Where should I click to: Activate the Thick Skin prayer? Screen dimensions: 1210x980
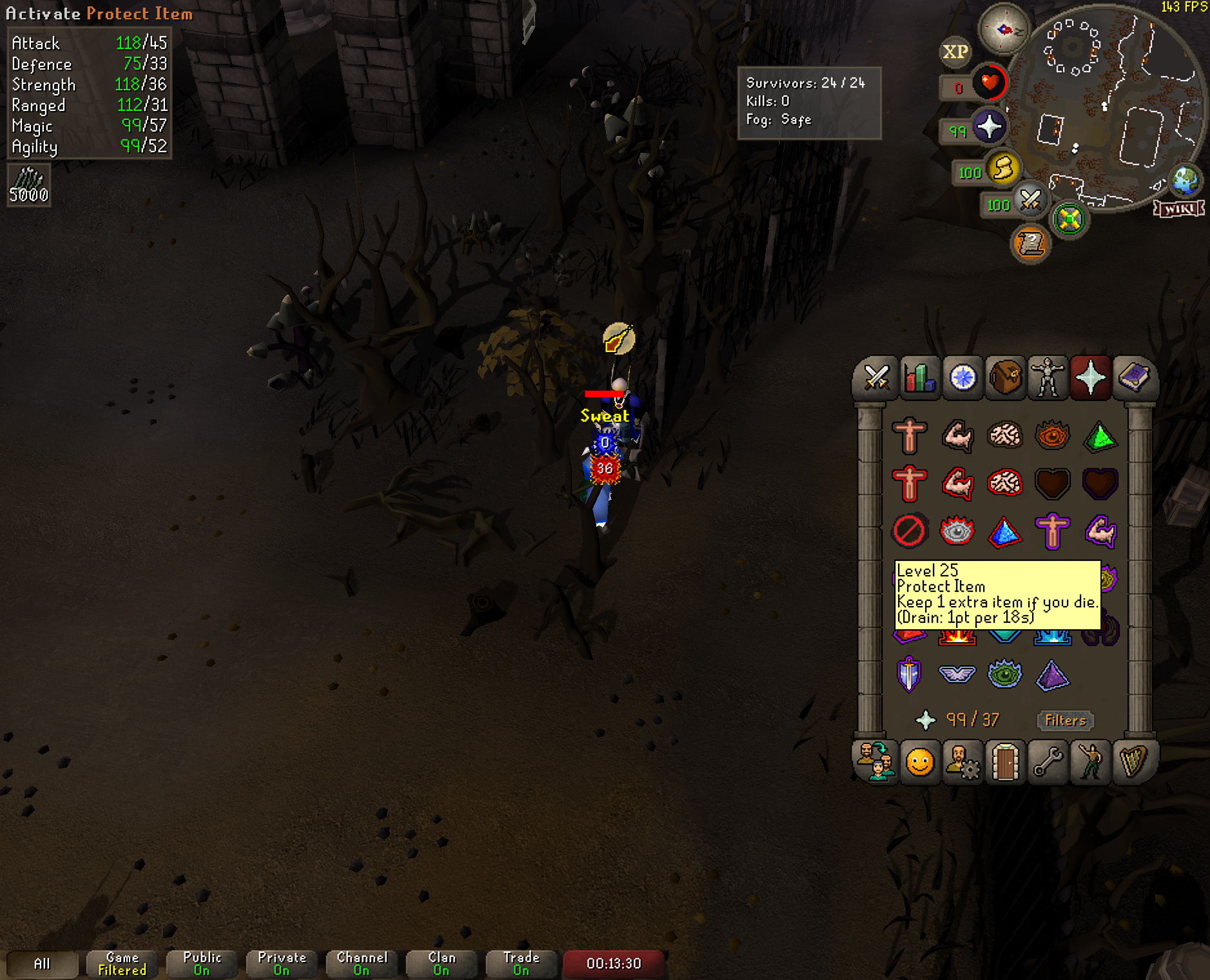[x=910, y=436]
